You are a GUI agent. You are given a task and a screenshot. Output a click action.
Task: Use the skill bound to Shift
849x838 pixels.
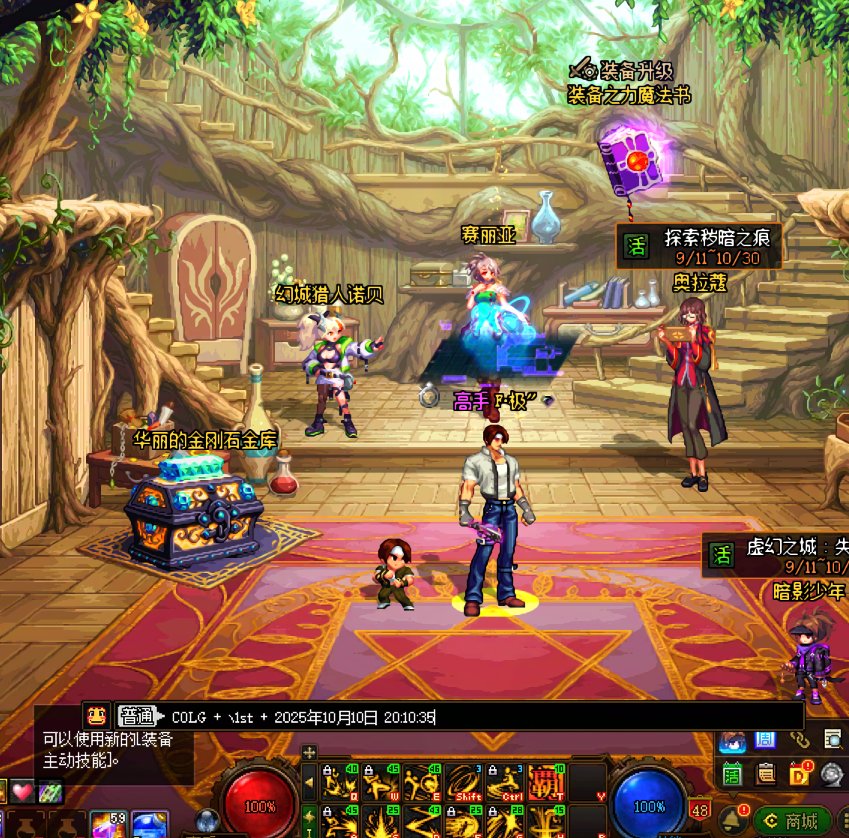463,783
